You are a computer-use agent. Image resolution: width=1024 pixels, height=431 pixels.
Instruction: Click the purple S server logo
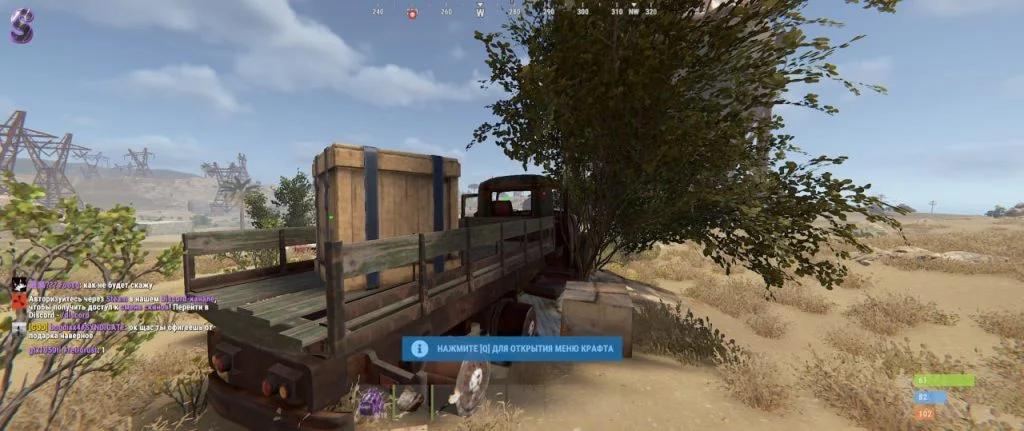21,25
